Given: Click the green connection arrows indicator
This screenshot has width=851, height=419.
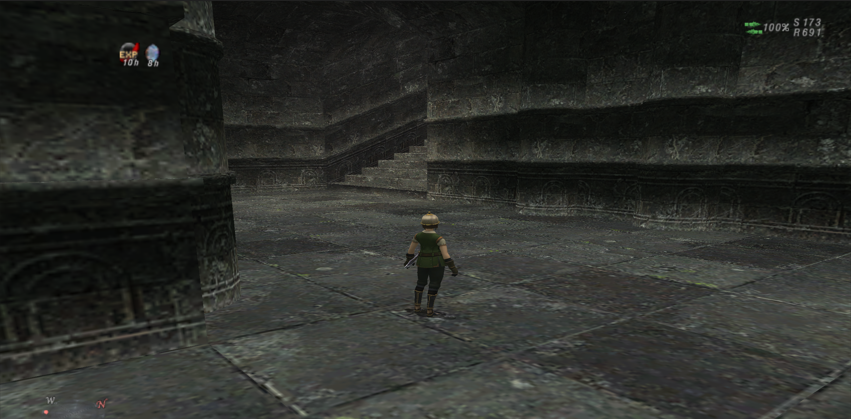Looking at the screenshot, I should (x=753, y=28).
